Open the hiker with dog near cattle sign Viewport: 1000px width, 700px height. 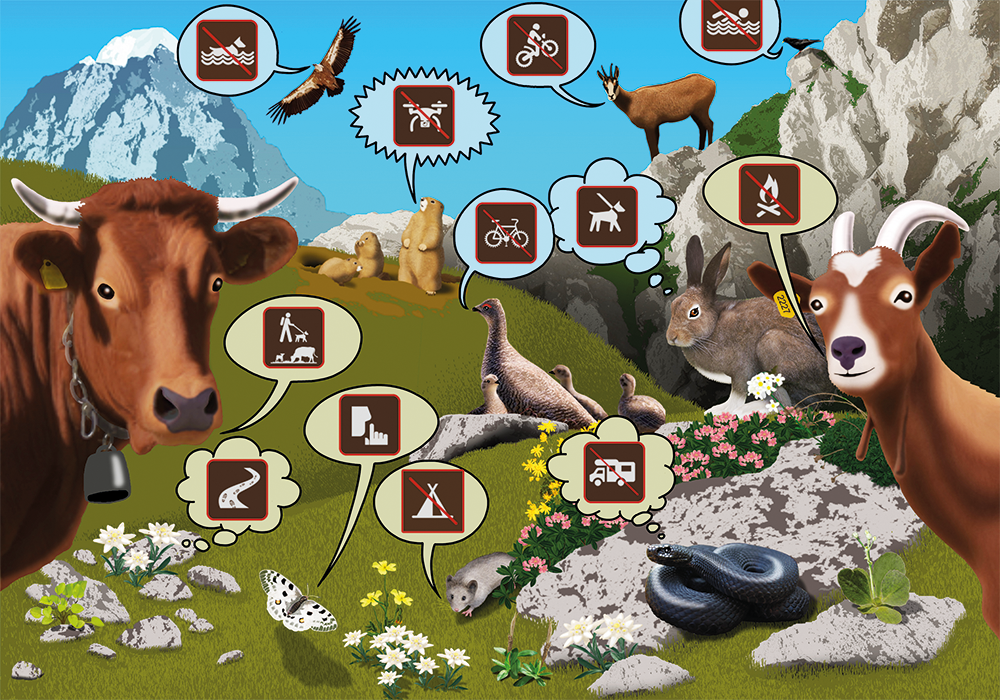tap(294, 338)
